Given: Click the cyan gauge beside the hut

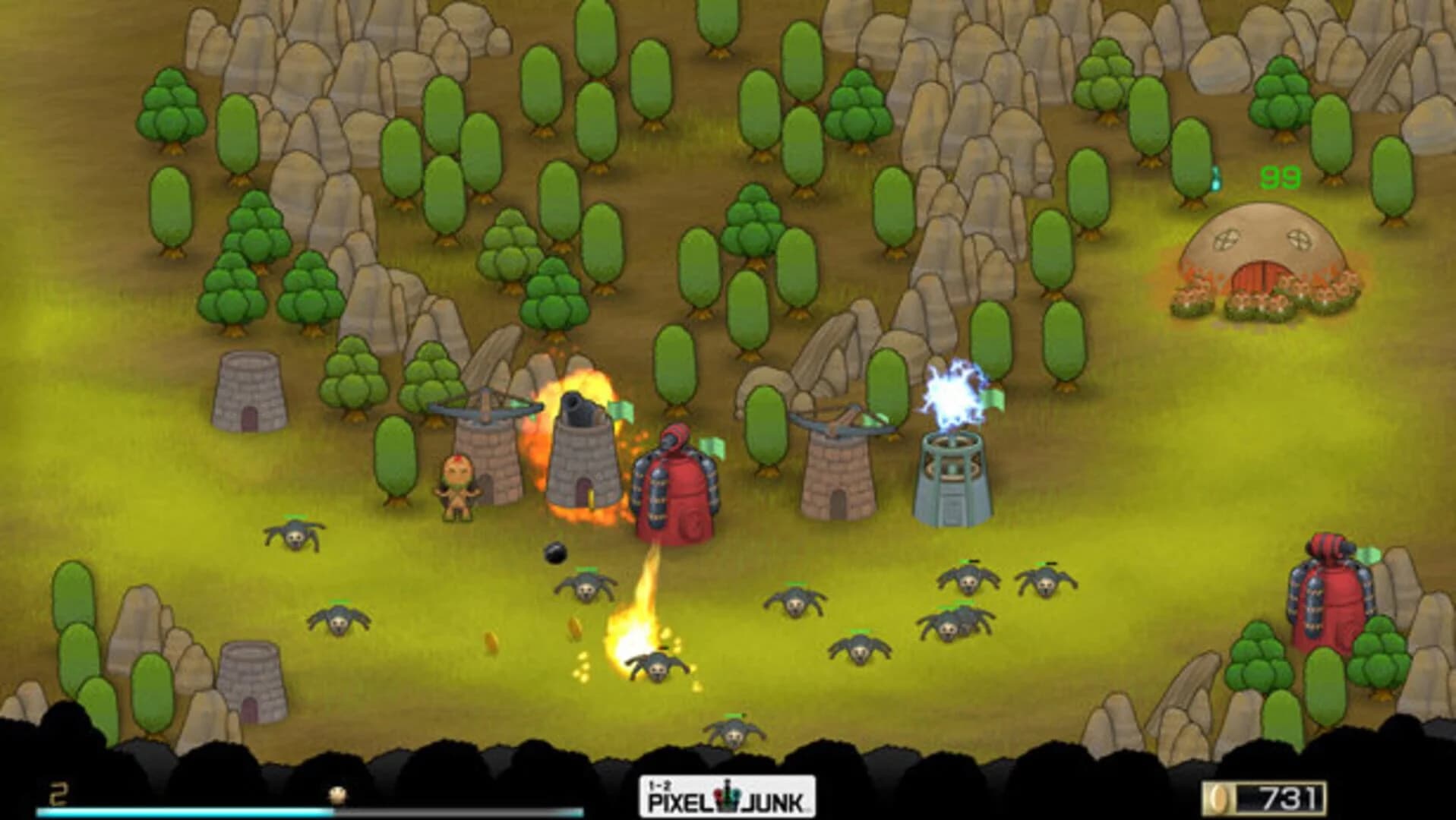Looking at the screenshot, I should click(1216, 180).
